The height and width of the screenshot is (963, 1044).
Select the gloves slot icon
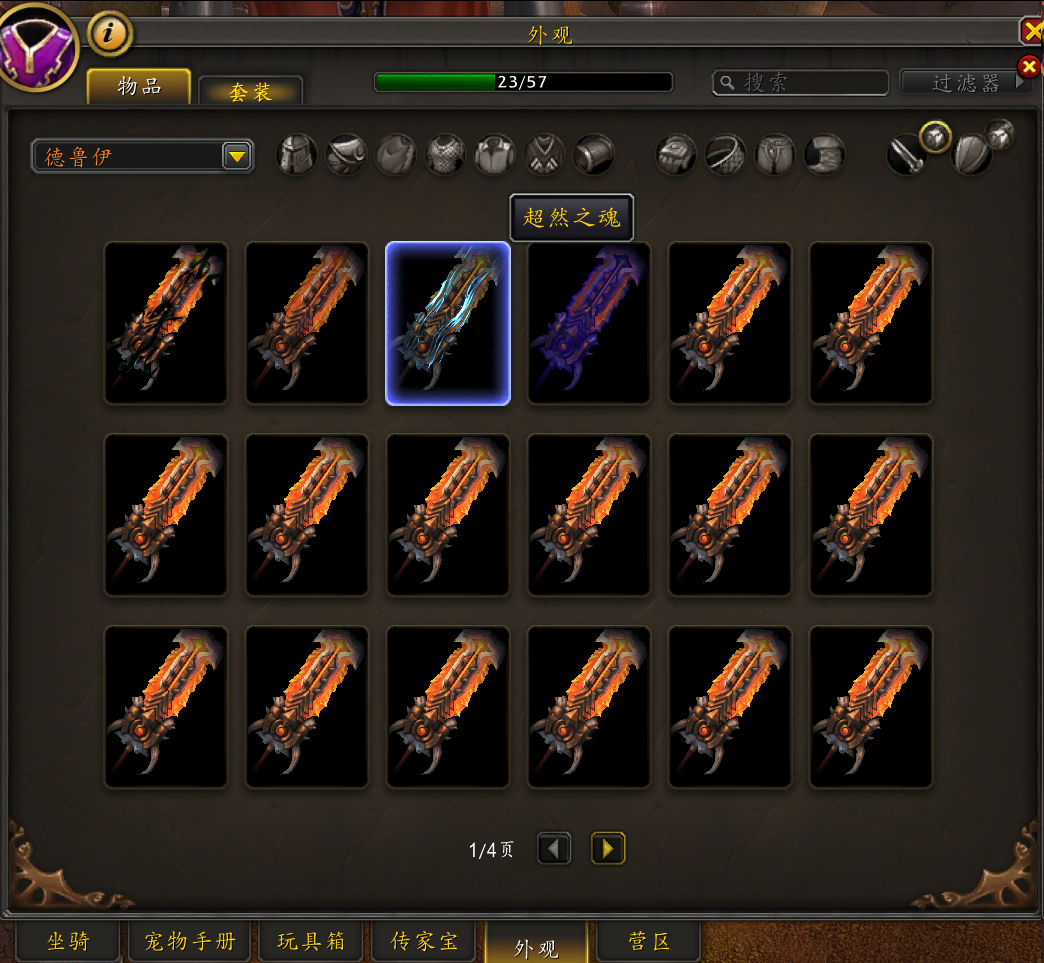click(x=676, y=155)
